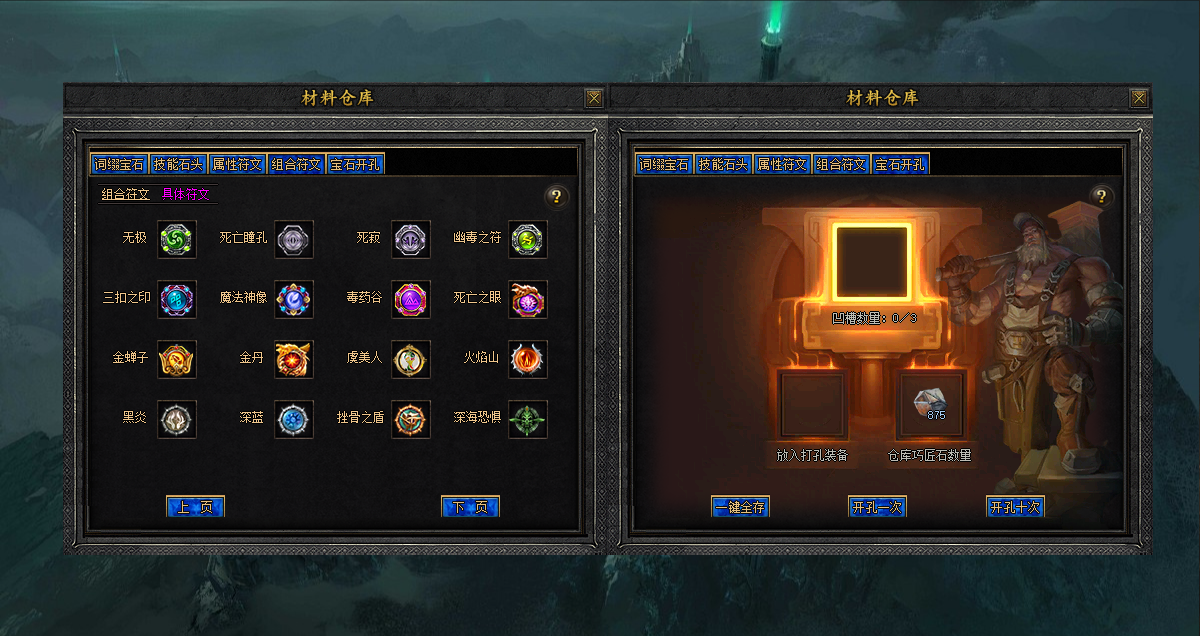
Task: Select the 死亡之眼 rune icon
Action: click(x=528, y=299)
